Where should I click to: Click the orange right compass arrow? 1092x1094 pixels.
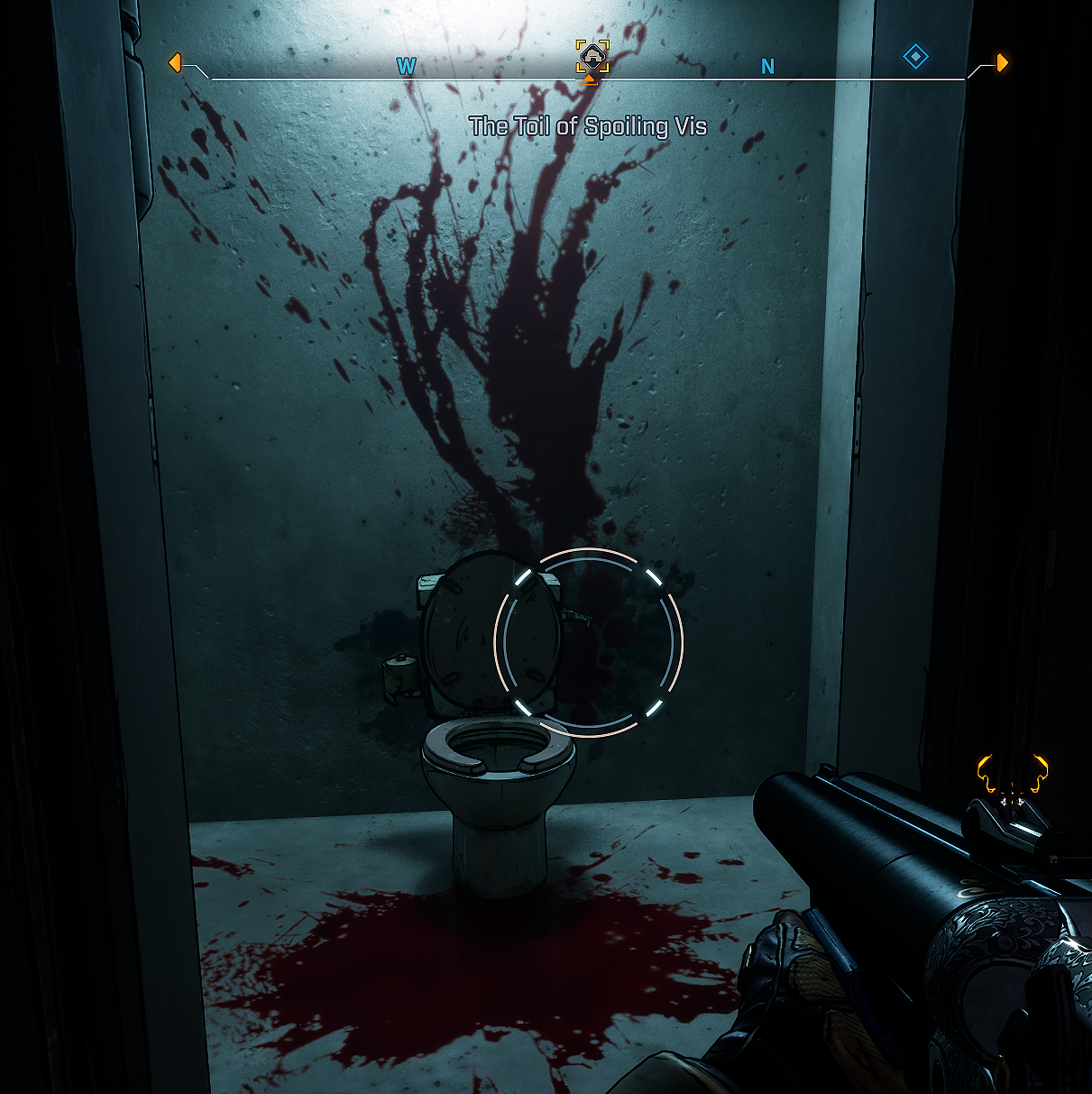(1001, 62)
